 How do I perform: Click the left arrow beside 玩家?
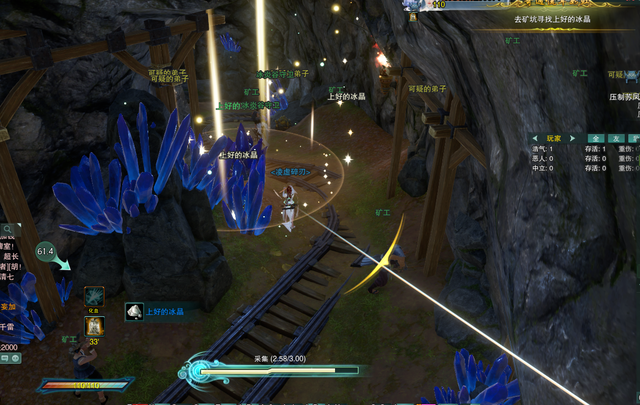pyautogui.click(x=536, y=138)
